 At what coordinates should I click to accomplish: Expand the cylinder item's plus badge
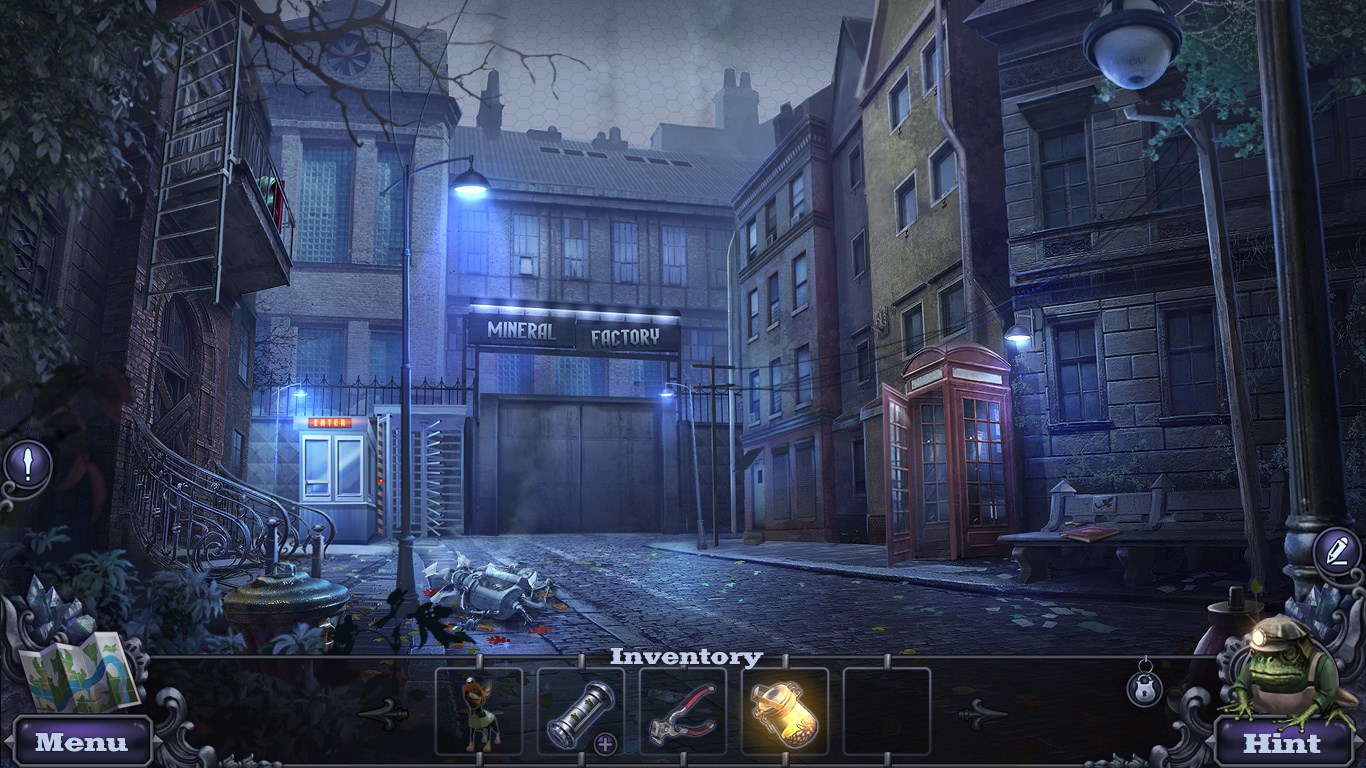604,743
